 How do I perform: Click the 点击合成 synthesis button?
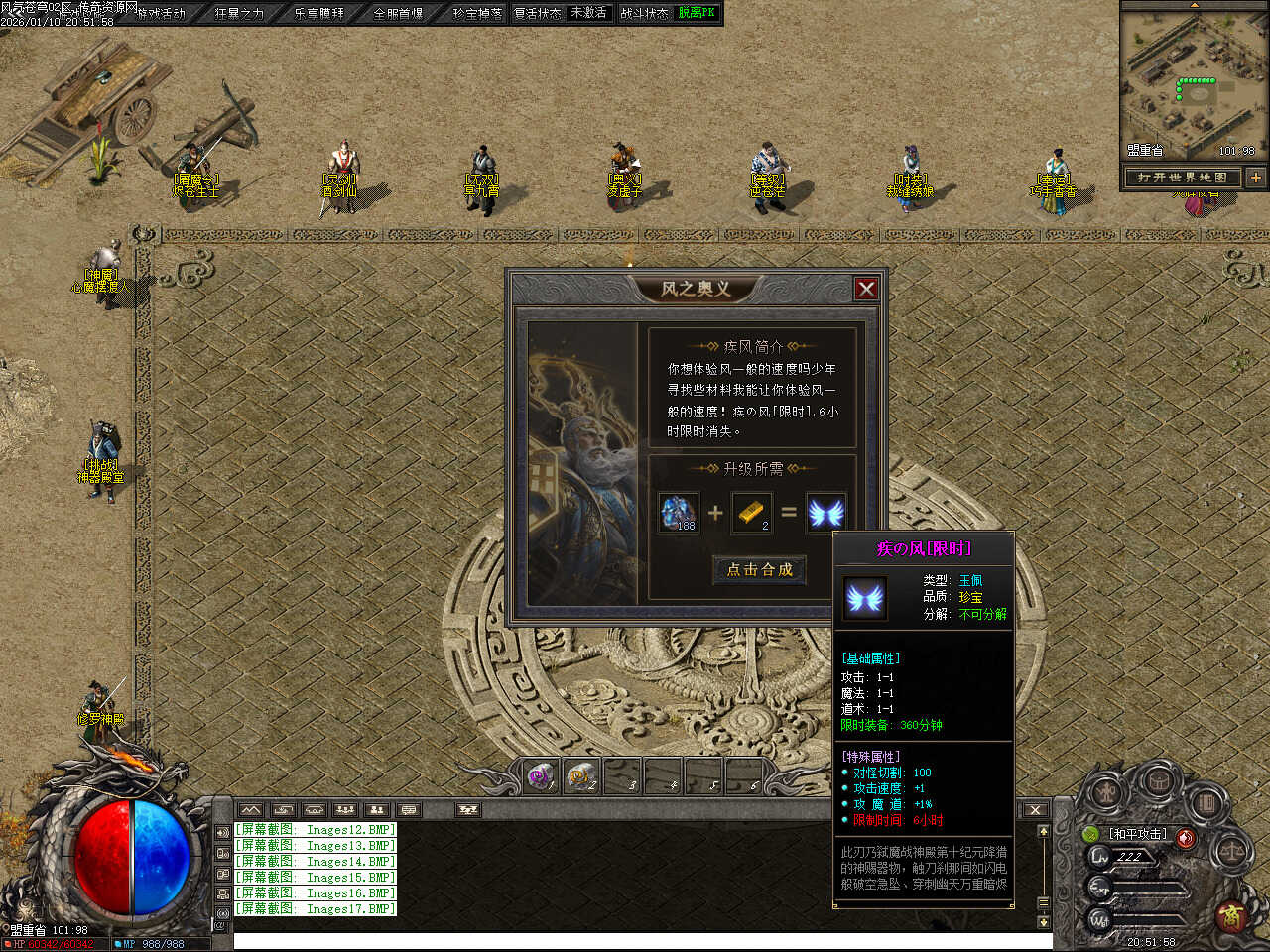pos(759,569)
